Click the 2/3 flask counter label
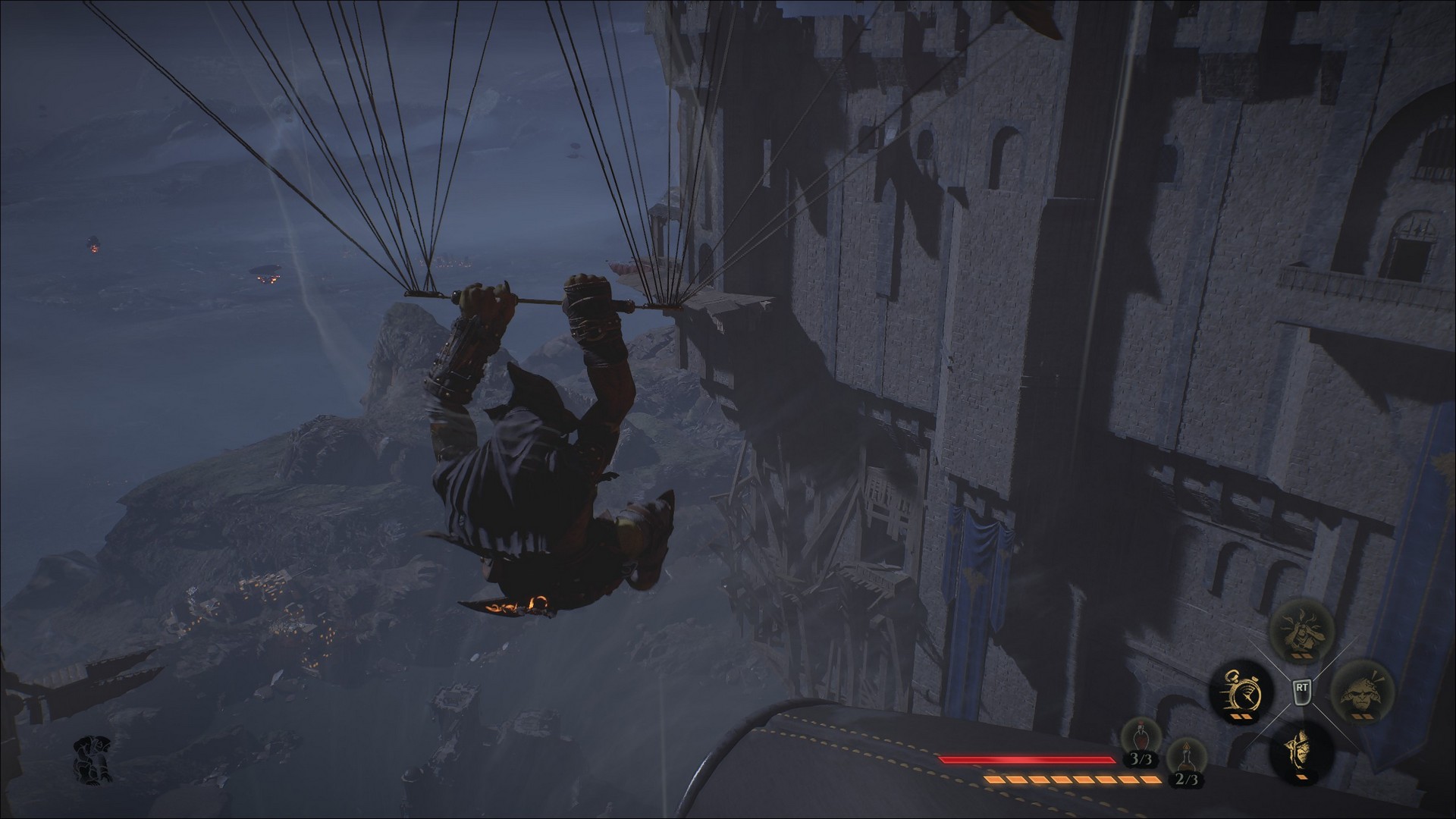The image size is (1456, 819). pos(1188,780)
